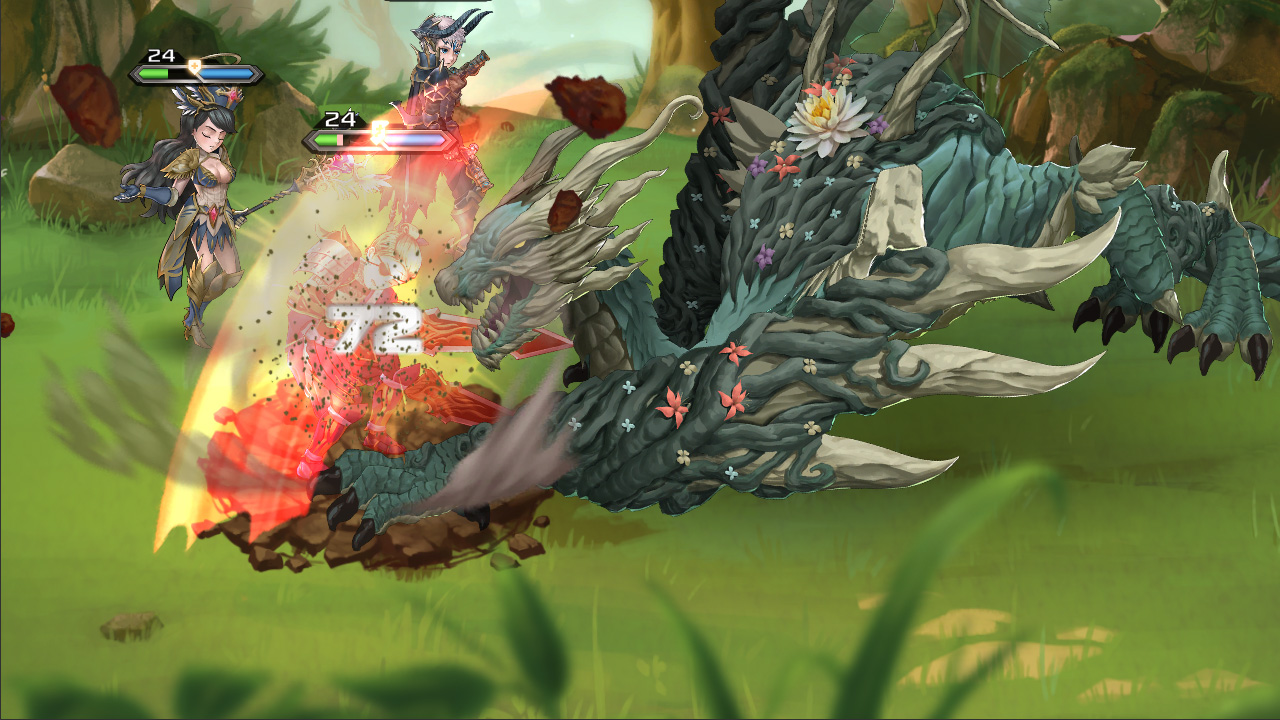Click the blue mana segment of the mage's bar
The width and height of the screenshot is (1280, 720).
pos(225,72)
